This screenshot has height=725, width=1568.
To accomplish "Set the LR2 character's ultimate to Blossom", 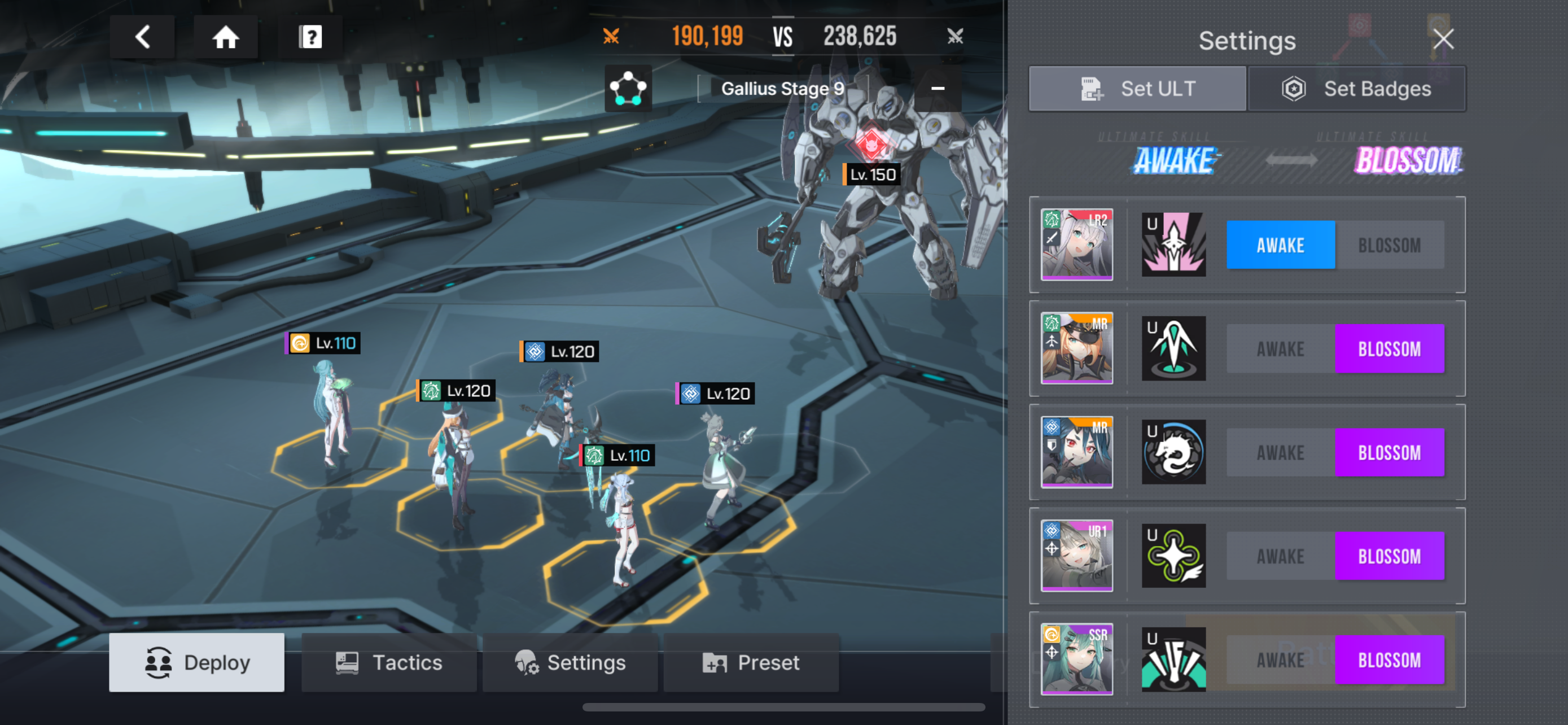I will click(x=1389, y=245).
